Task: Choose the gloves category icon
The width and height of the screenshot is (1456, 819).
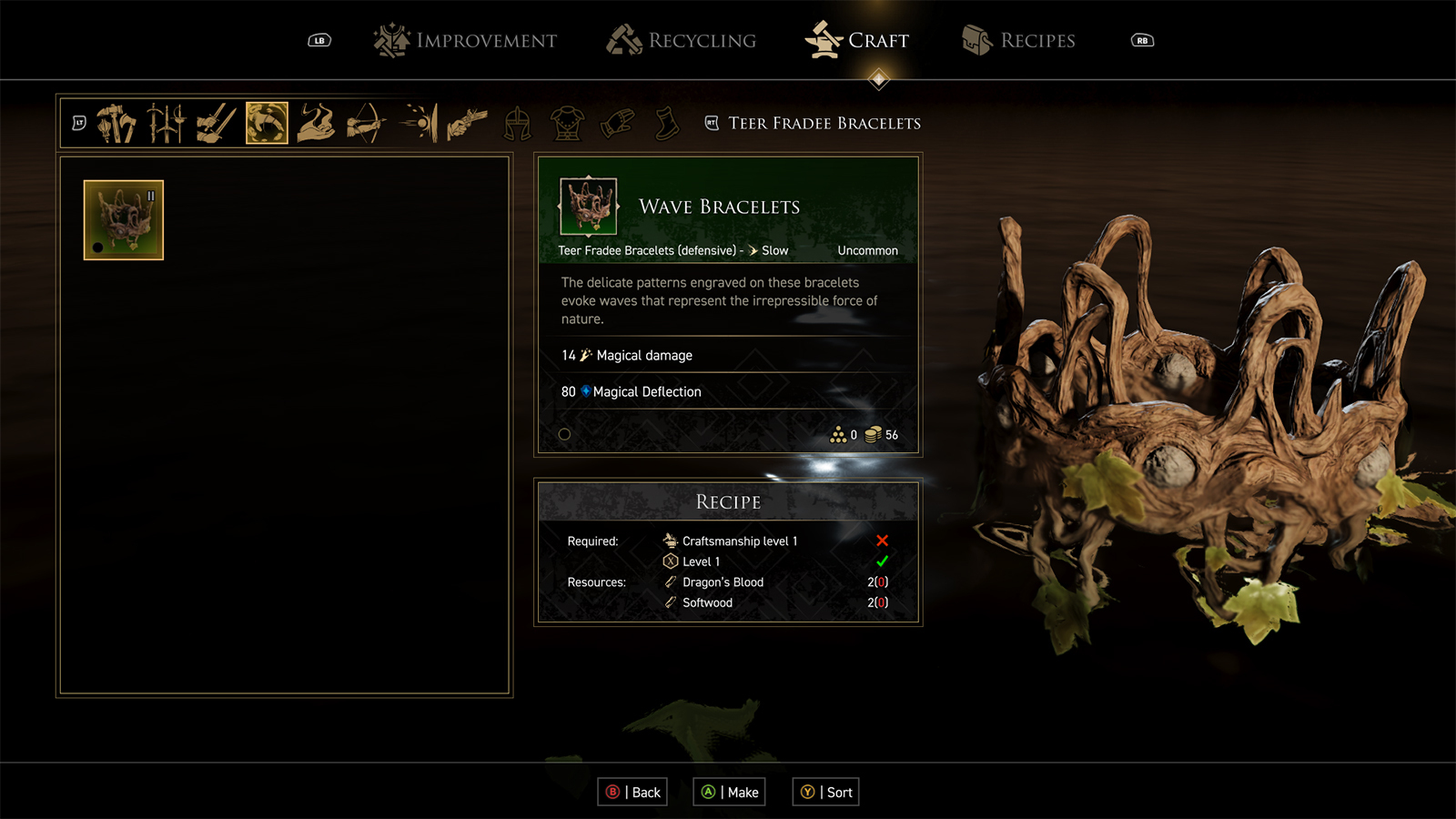Action: point(617,124)
